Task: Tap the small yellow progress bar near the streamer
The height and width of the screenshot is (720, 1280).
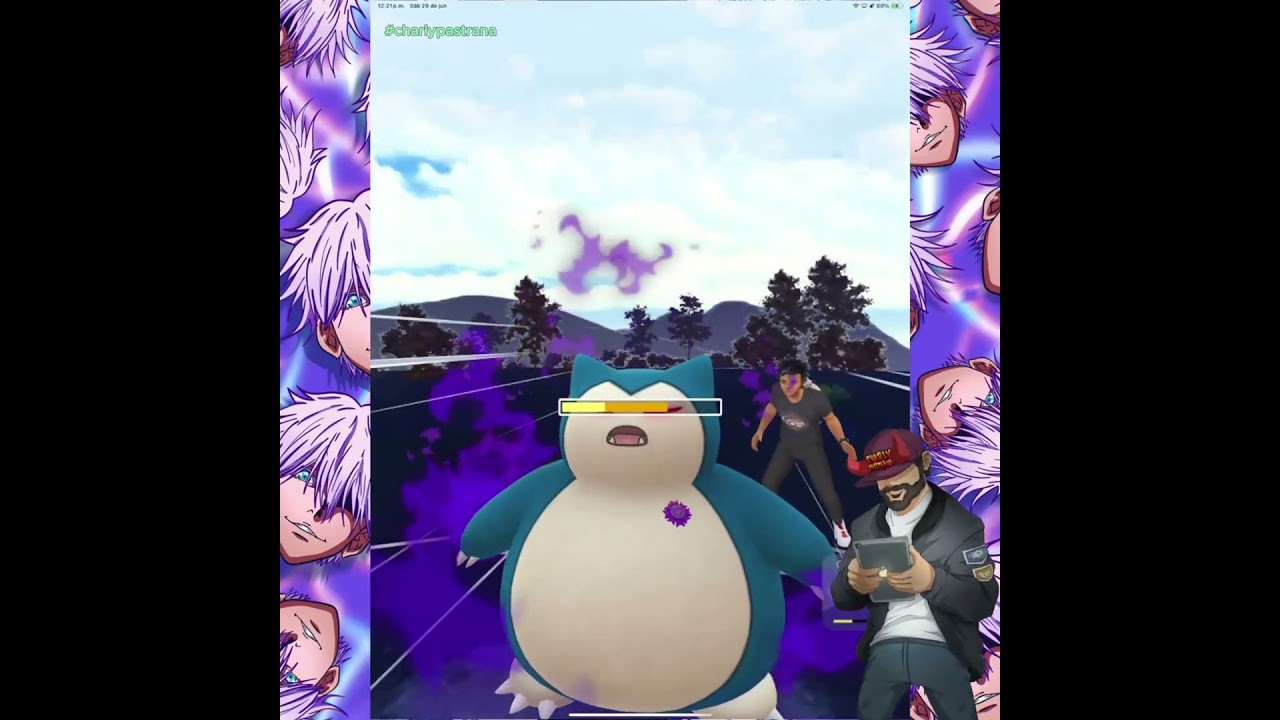Action: (842, 622)
